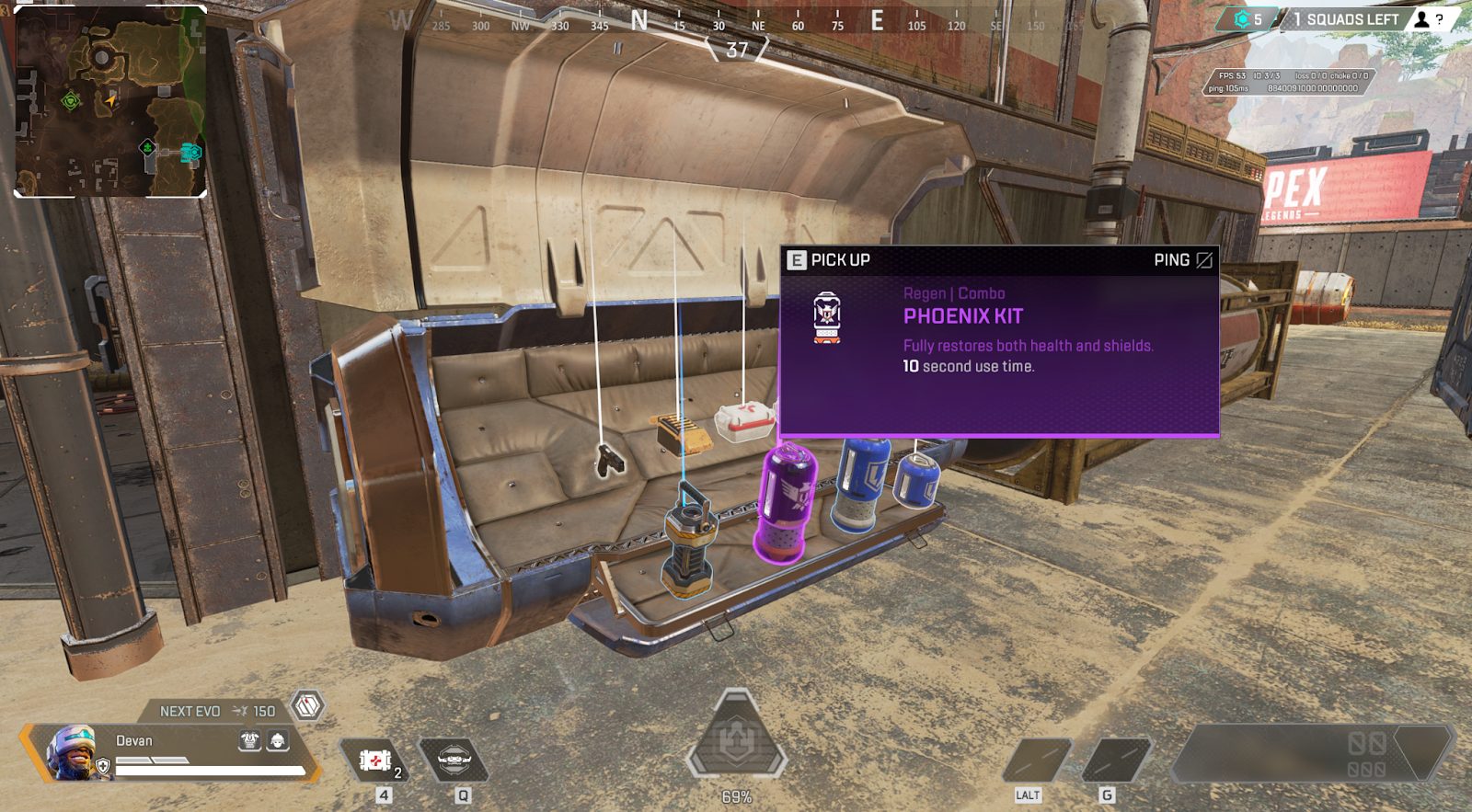Ping the Phoenix Kit using the ping icon

(1203, 260)
